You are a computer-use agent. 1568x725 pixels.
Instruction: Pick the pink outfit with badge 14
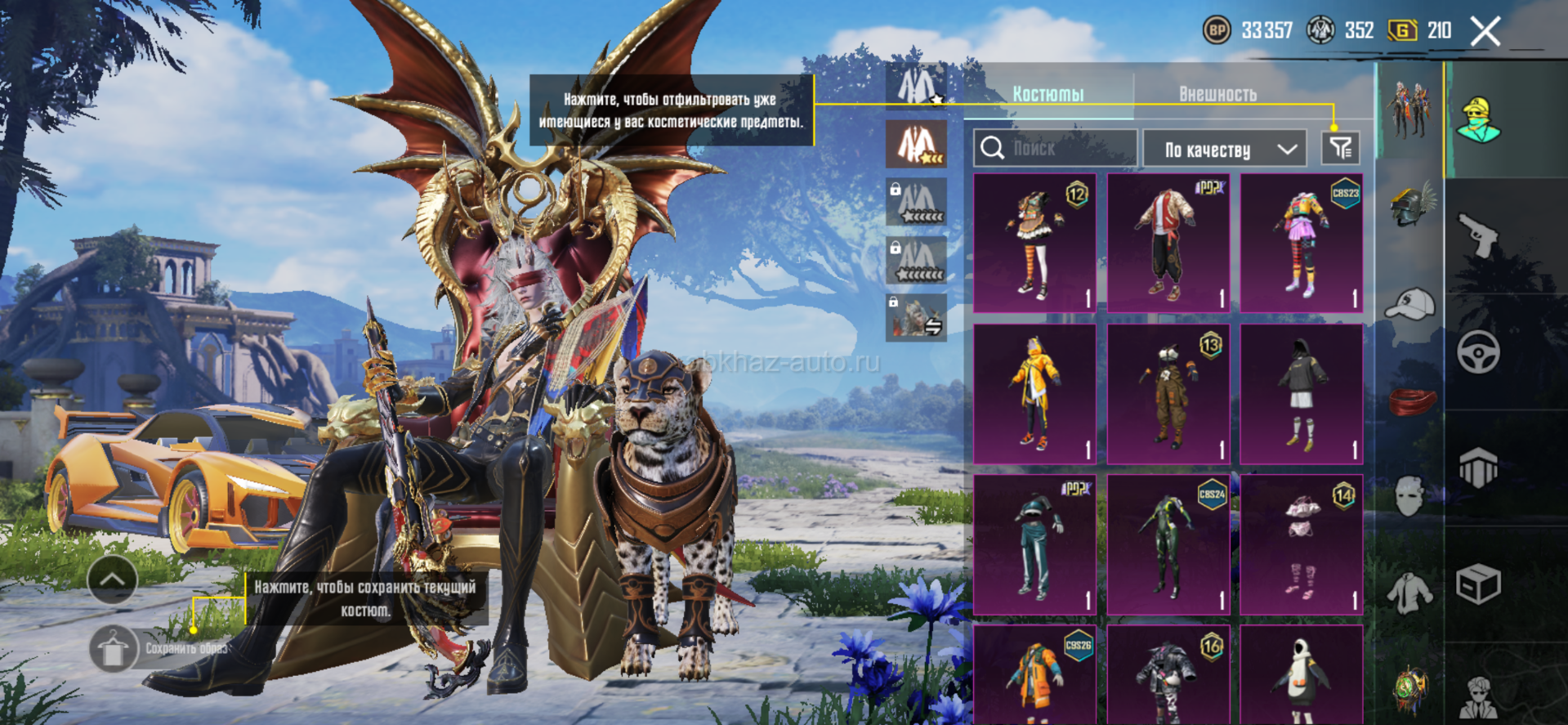pyautogui.click(x=1301, y=544)
